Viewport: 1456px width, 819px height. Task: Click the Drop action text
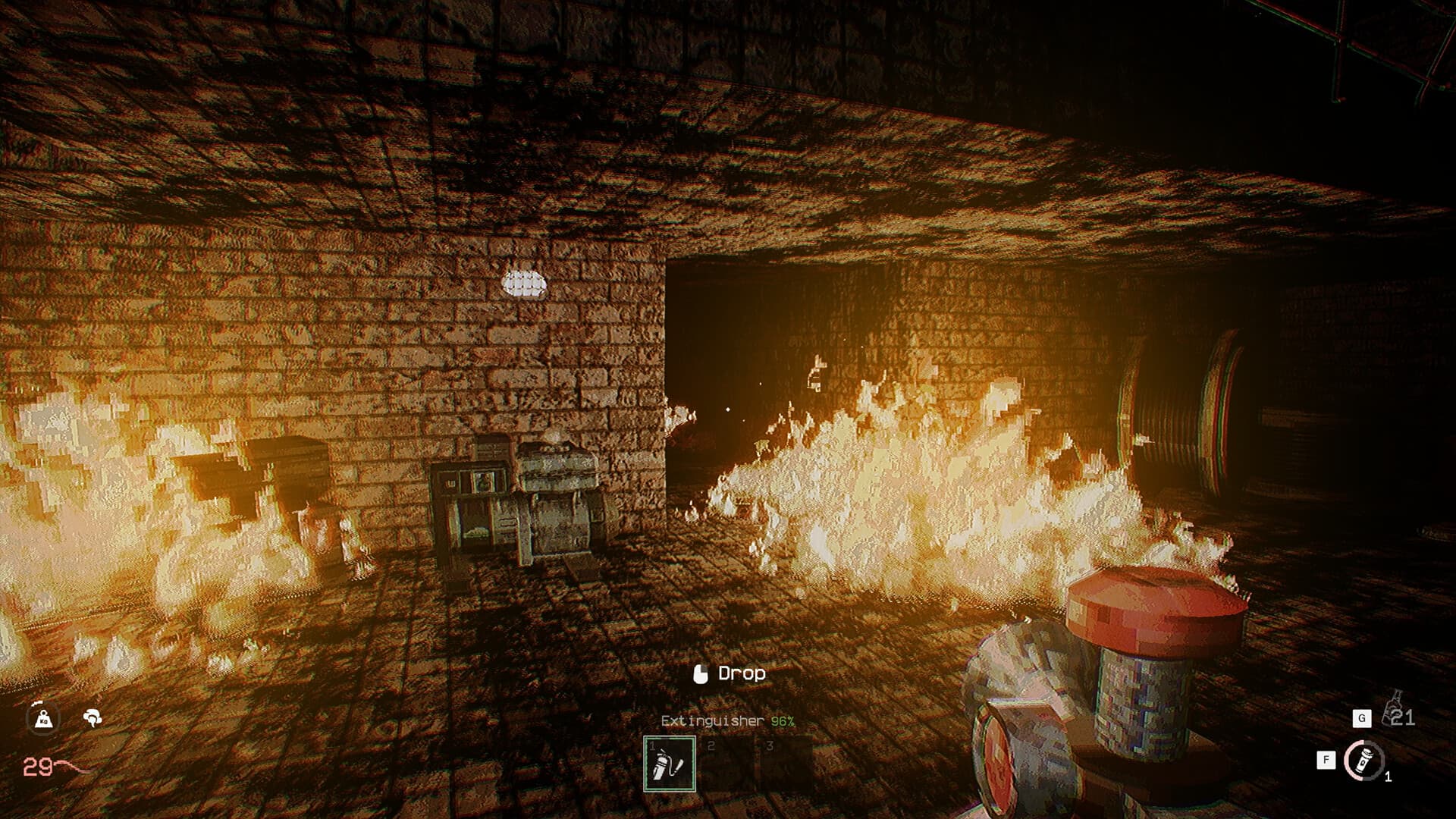[742, 673]
